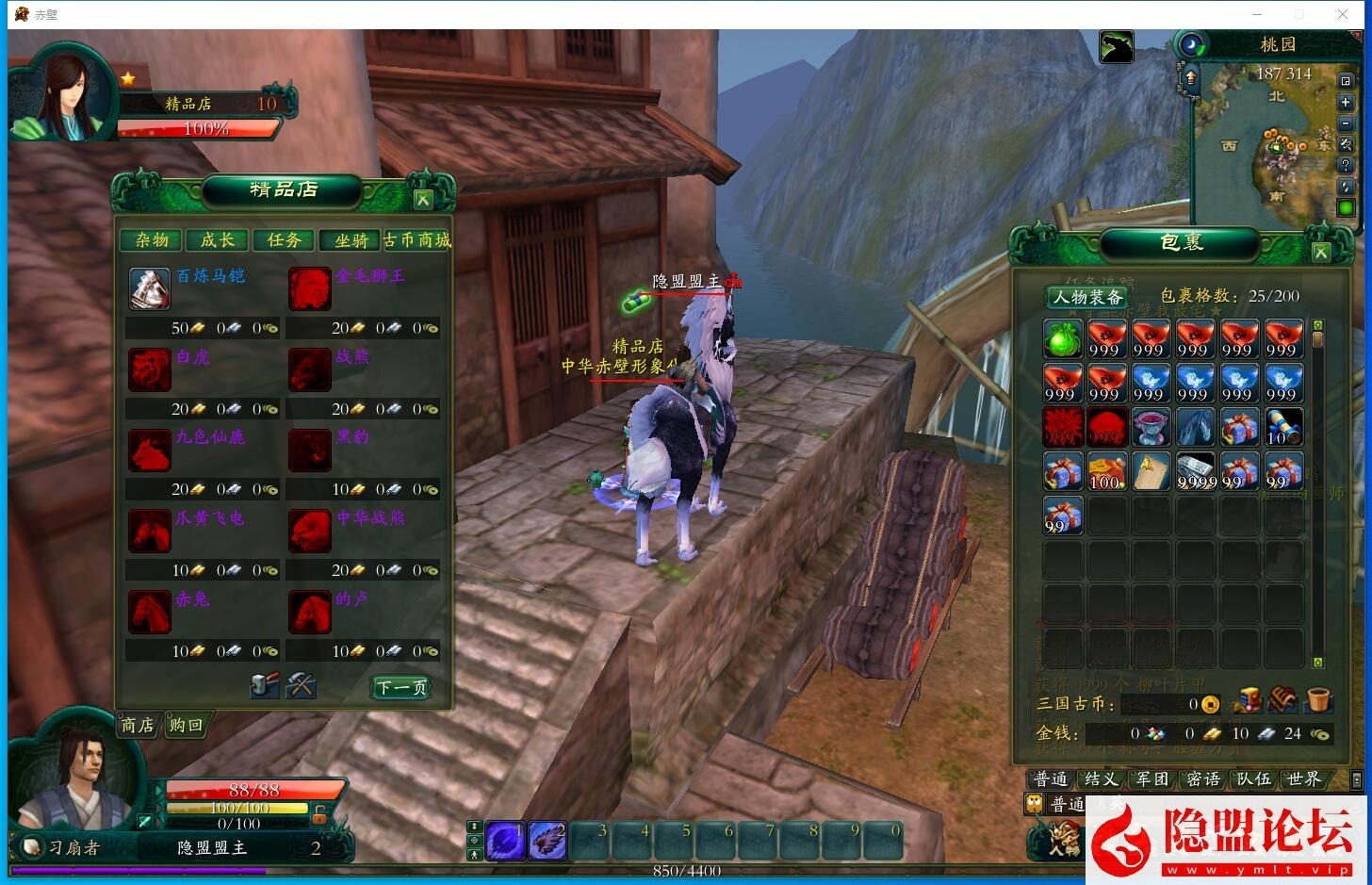
Task: Switch to the 杂物 shop tab
Action: click(152, 240)
